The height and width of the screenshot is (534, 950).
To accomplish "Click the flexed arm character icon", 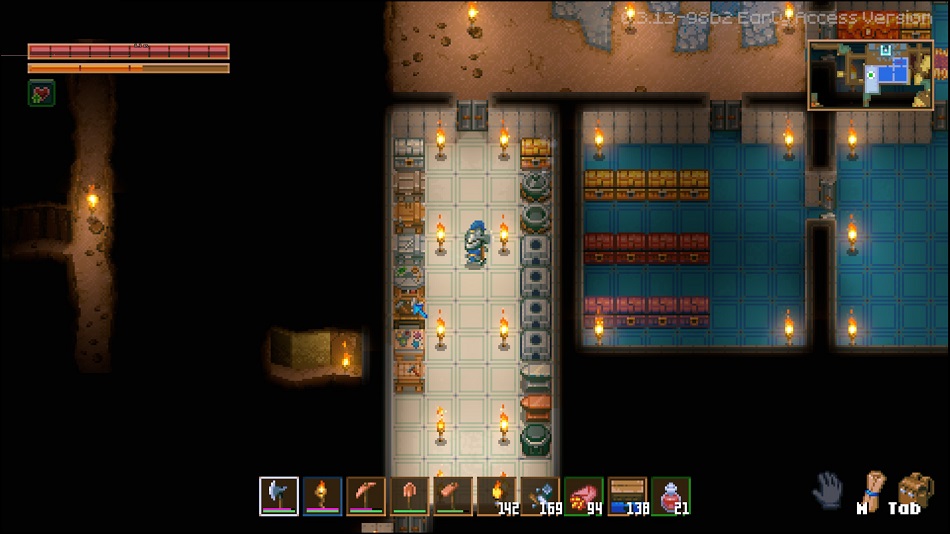I will point(871,488).
